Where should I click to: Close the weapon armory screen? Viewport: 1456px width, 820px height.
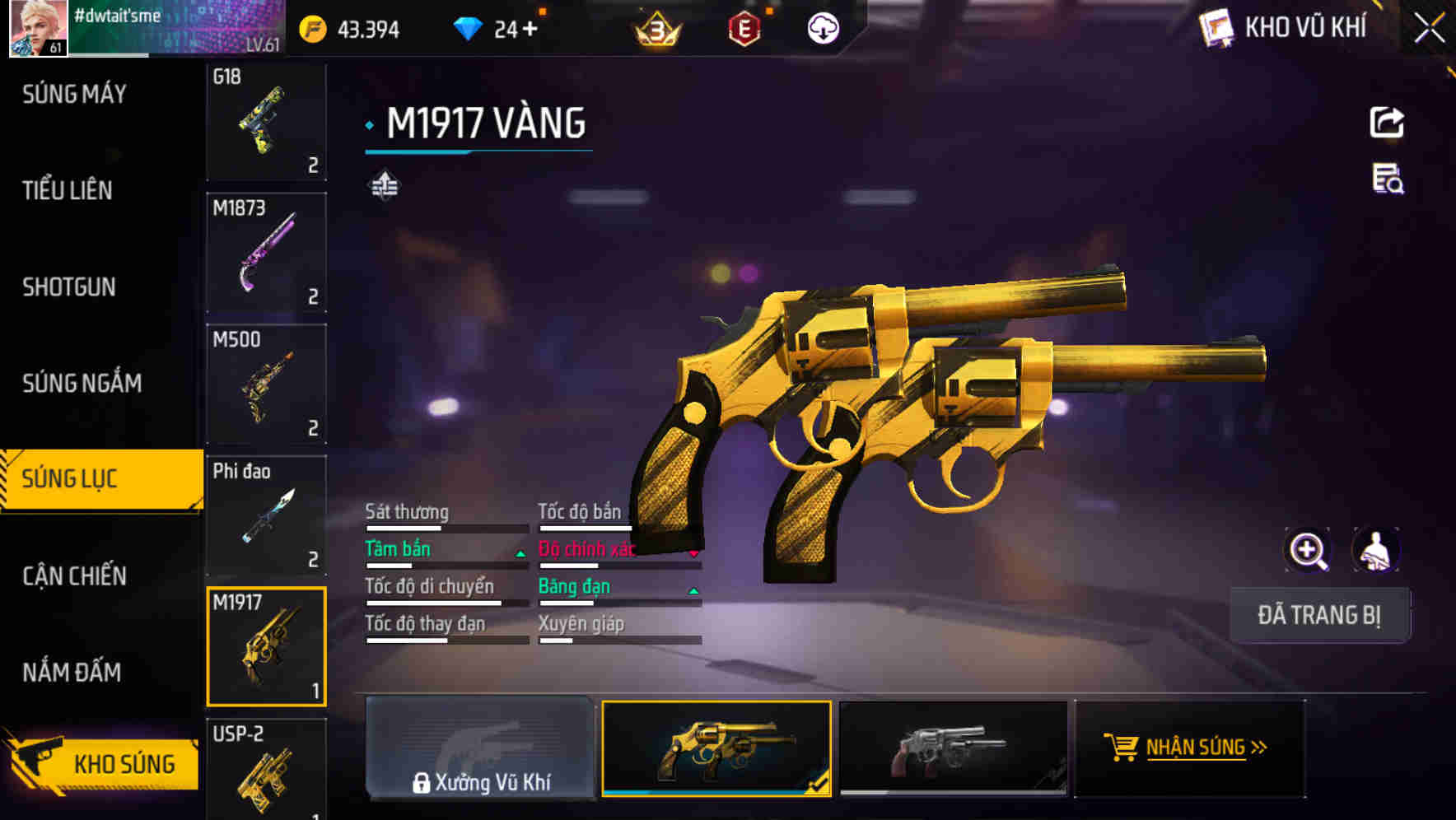coord(1429,29)
